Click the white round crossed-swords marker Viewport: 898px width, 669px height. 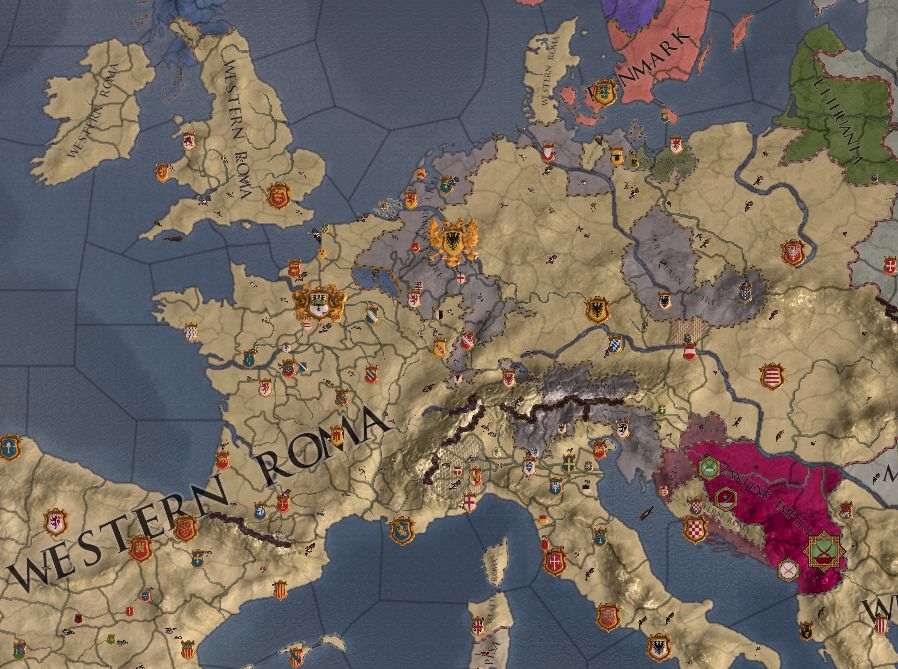pos(789,571)
